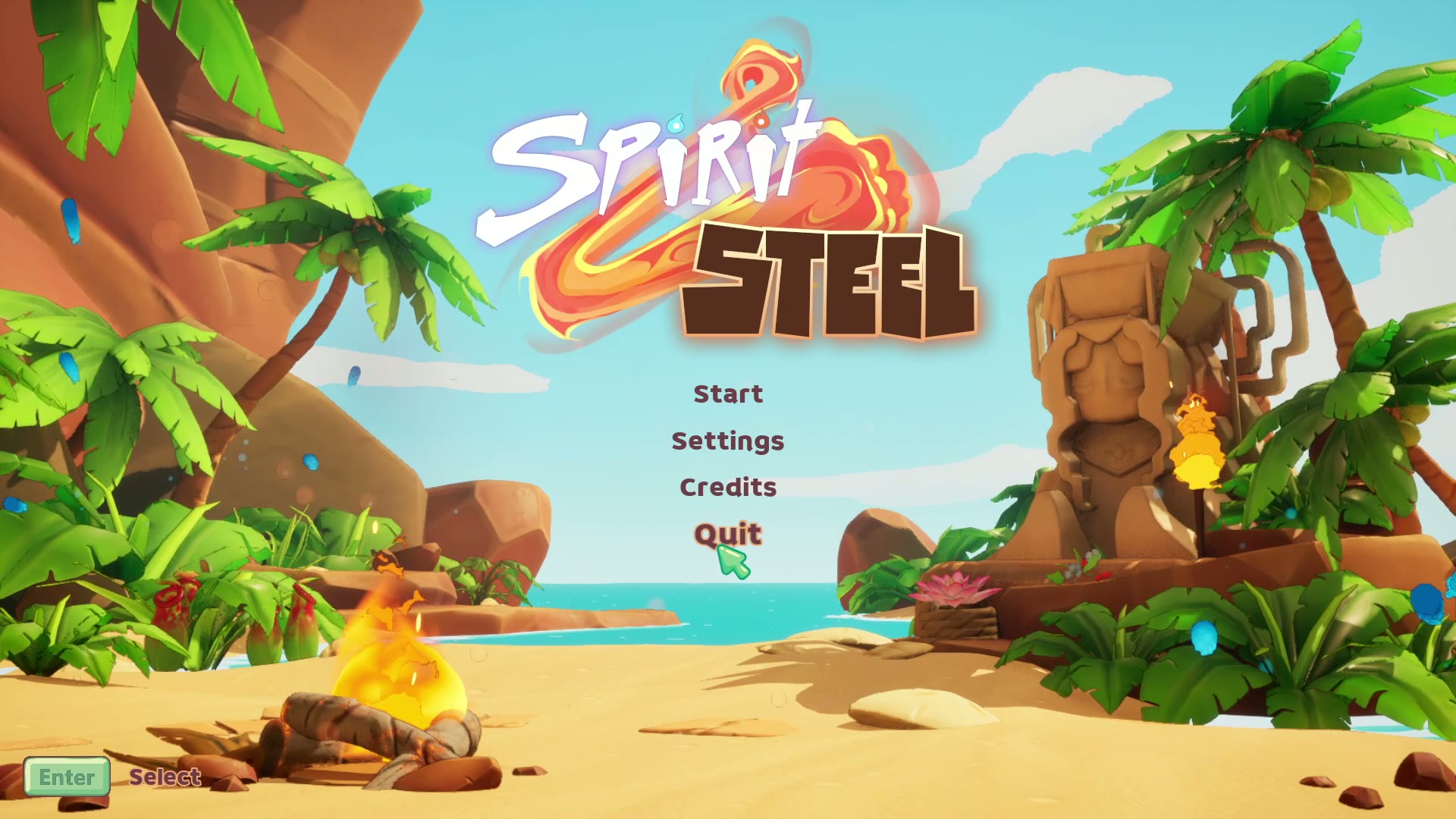This screenshot has width=1456, height=819.
Task: Select Start to begin a new game
Action: (x=727, y=393)
